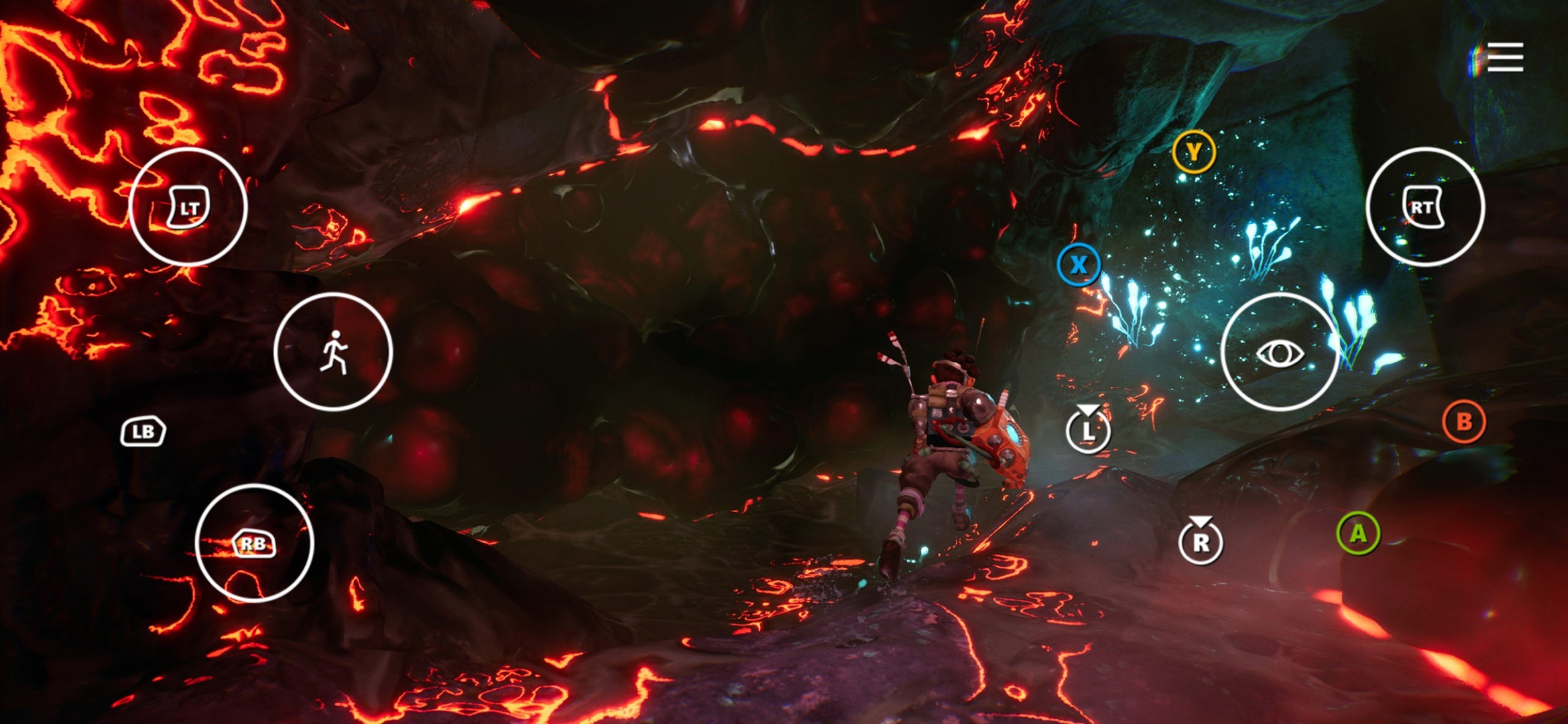Screen dimensions: 1568x724
Task: Tap the left stick click L button
Action: pos(1088,430)
